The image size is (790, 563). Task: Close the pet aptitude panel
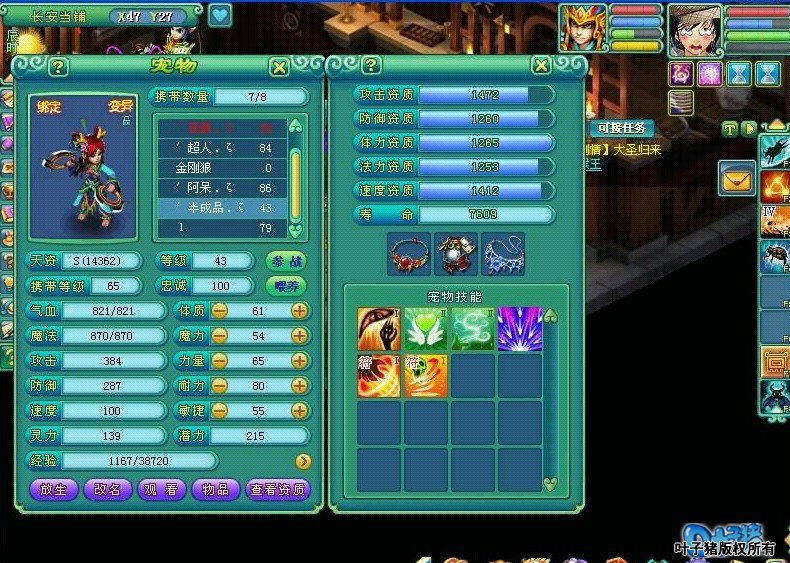click(541, 66)
